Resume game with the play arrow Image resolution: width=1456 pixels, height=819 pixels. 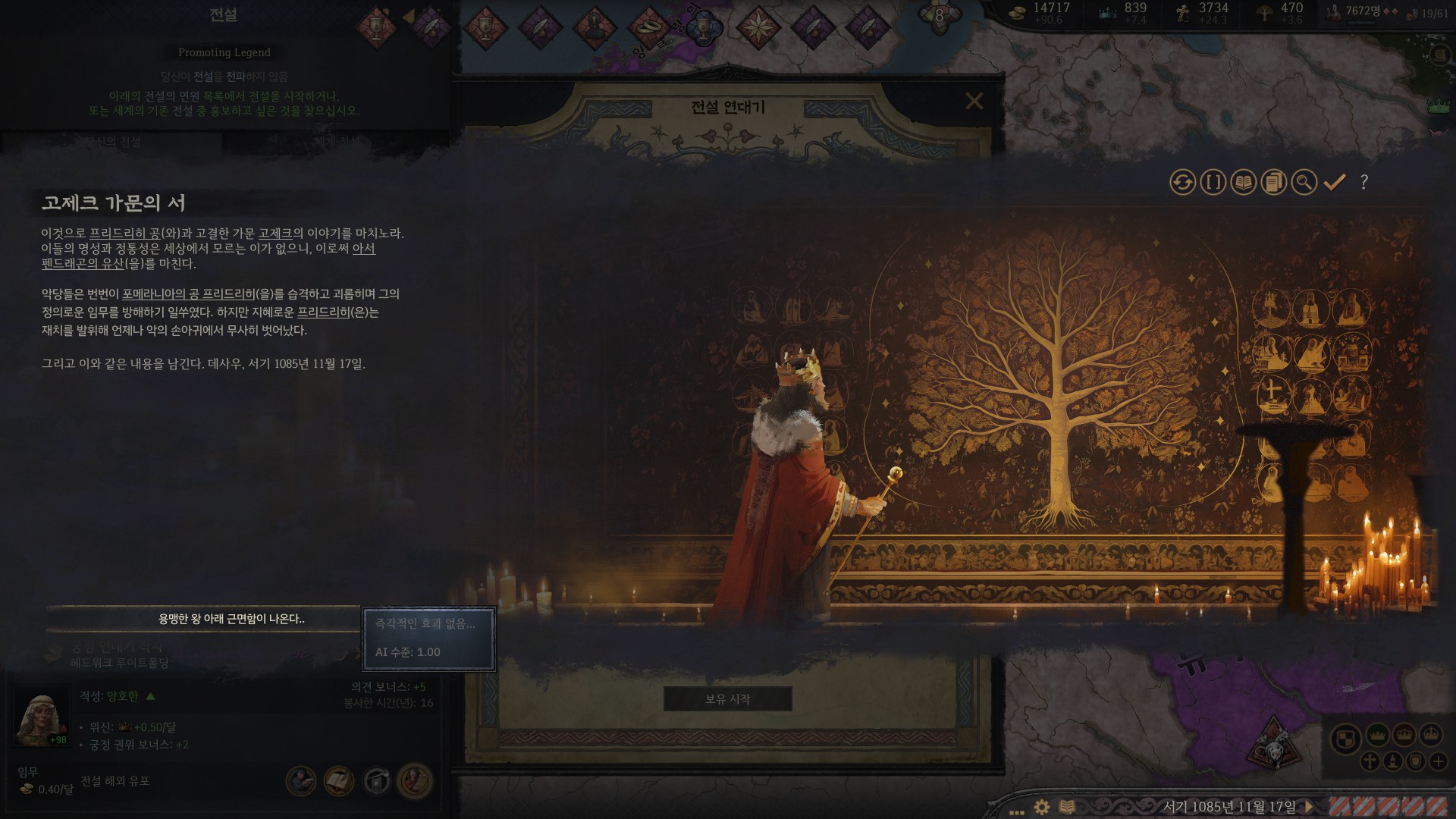tap(1309, 807)
